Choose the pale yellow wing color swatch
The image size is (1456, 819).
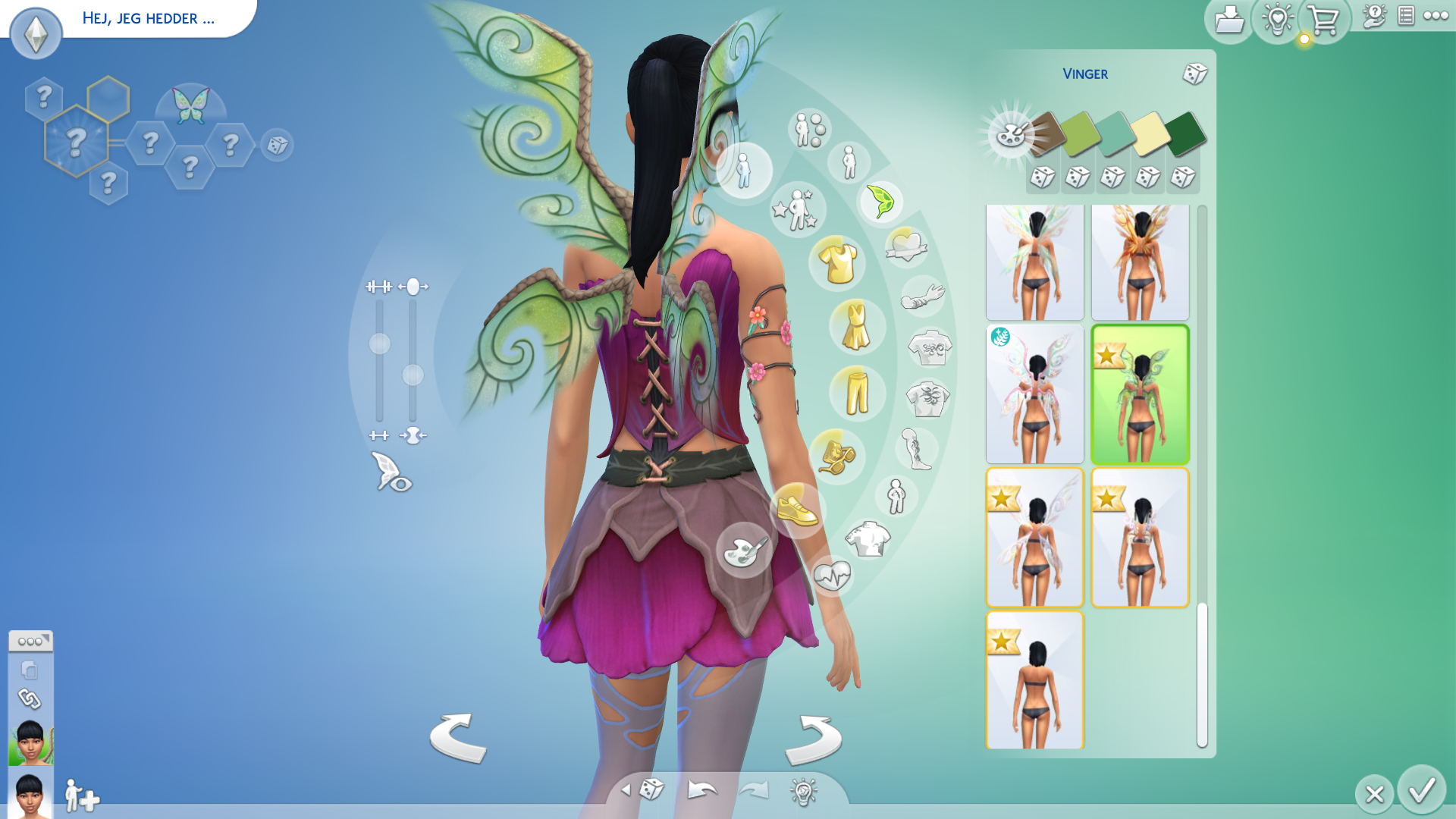click(1150, 133)
